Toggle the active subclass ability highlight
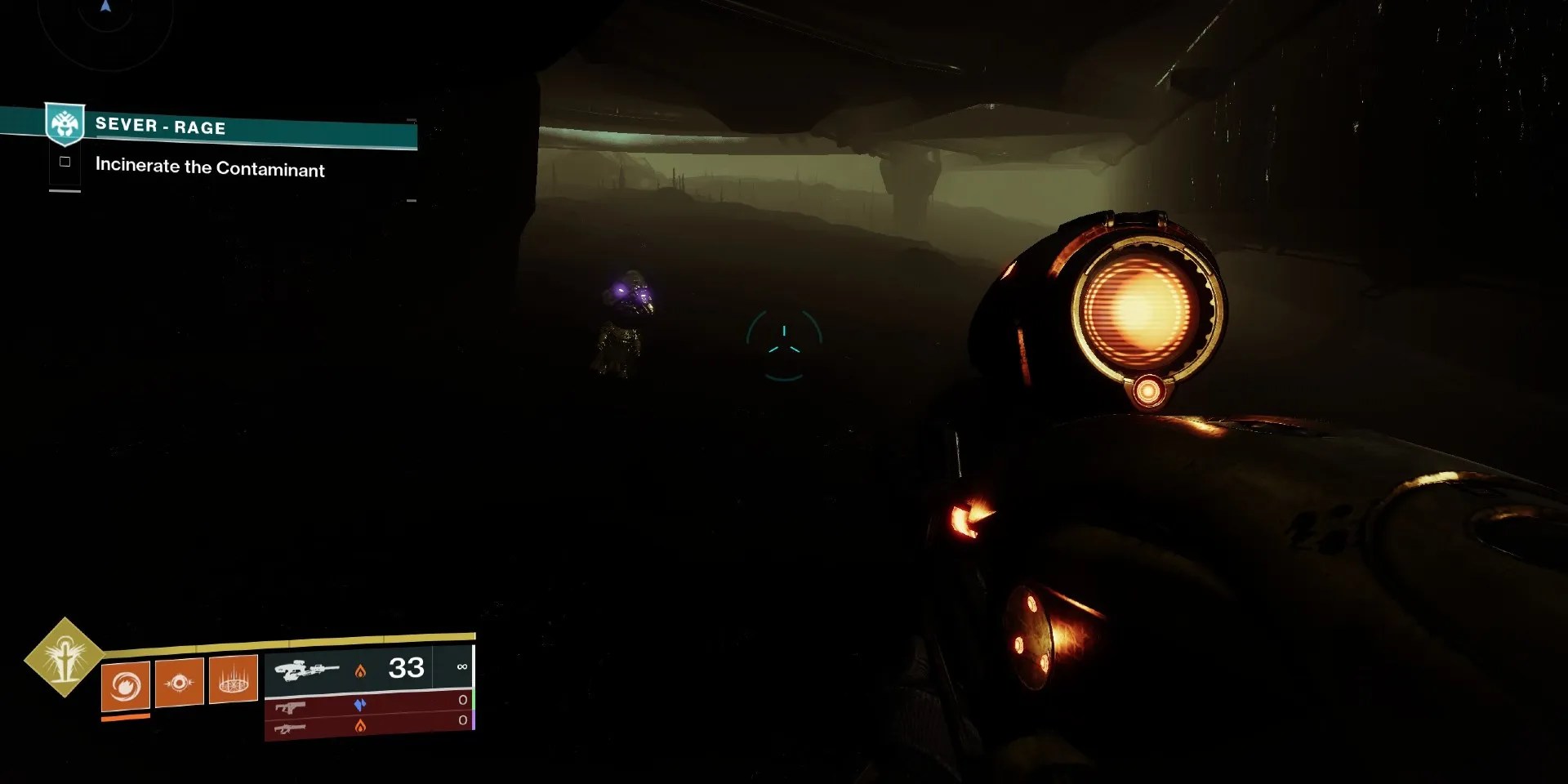The height and width of the screenshot is (784, 1568). click(124, 716)
